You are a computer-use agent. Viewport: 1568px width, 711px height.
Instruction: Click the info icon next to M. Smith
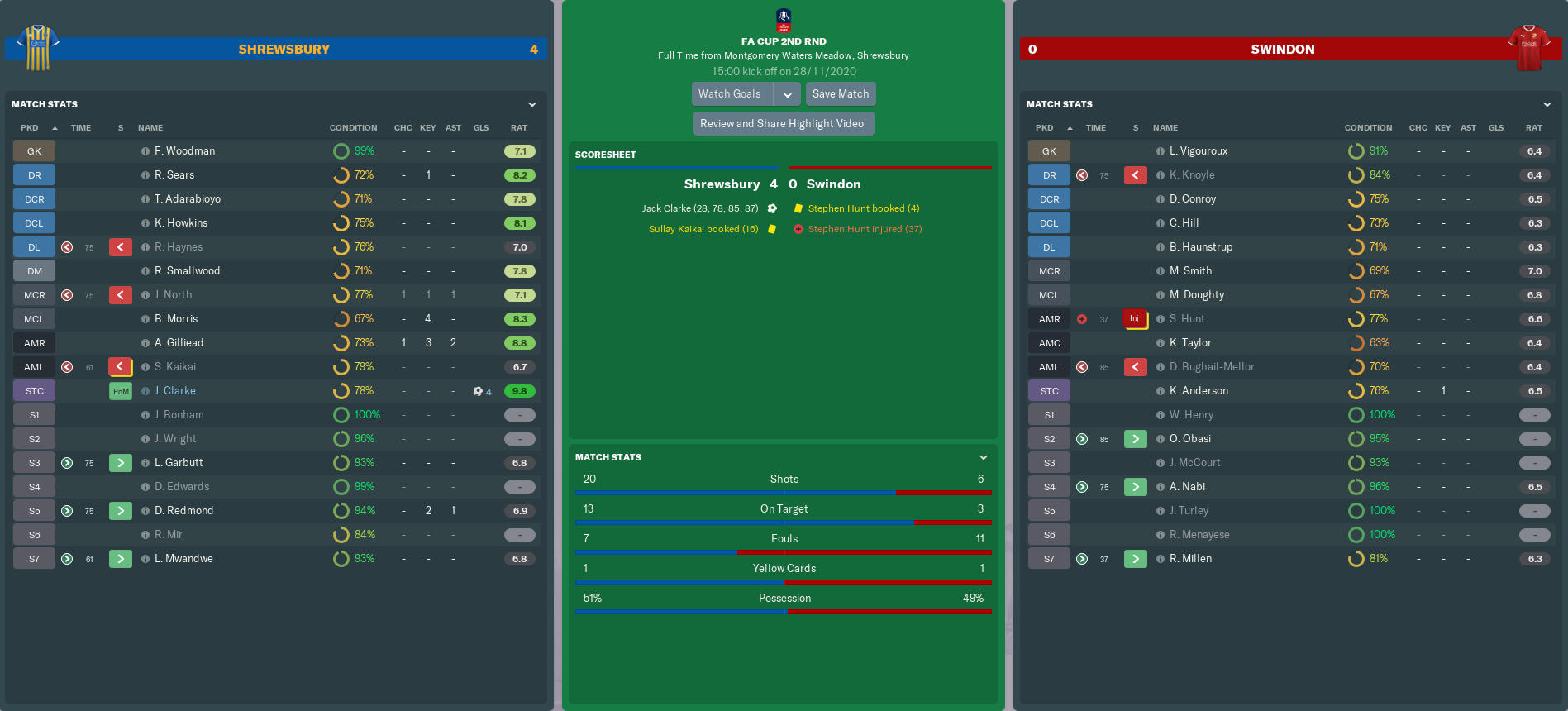point(1161,271)
